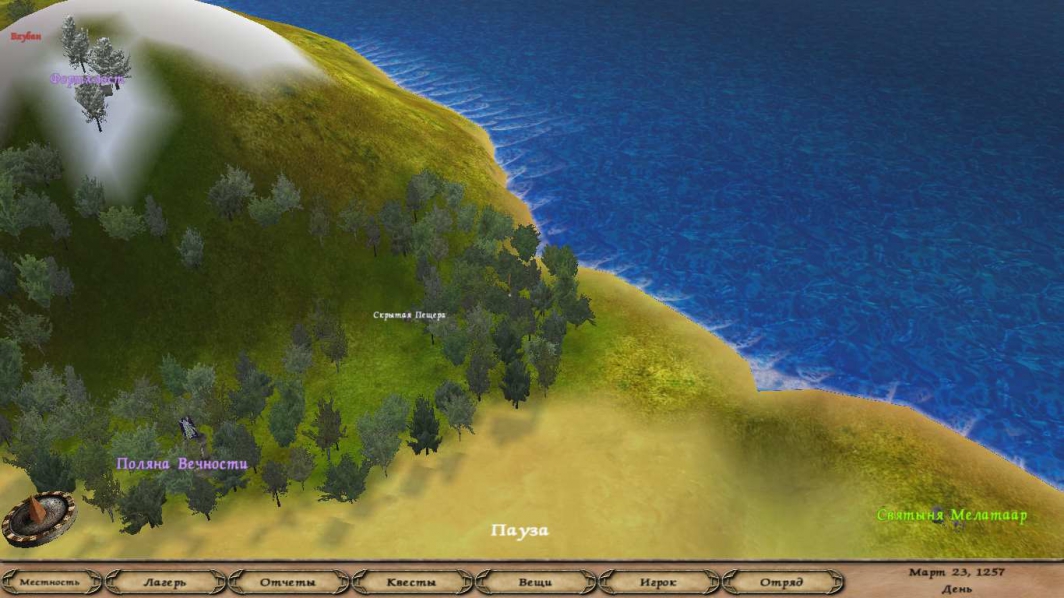View the Игрок character sheet
Screen dimensions: 1064x598
pyautogui.click(x=658, y=582)
